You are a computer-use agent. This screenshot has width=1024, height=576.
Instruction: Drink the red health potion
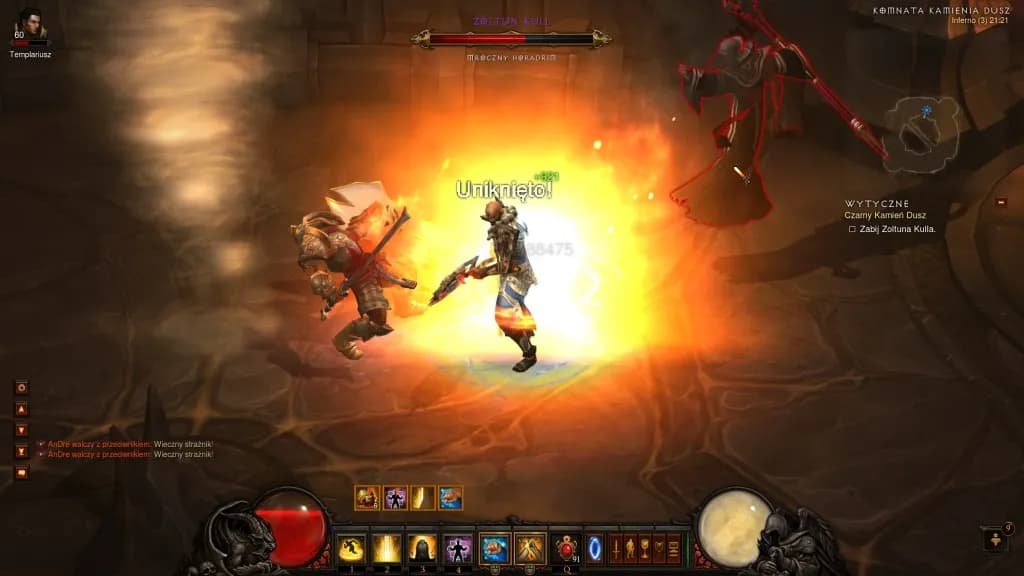pos(566,548)
